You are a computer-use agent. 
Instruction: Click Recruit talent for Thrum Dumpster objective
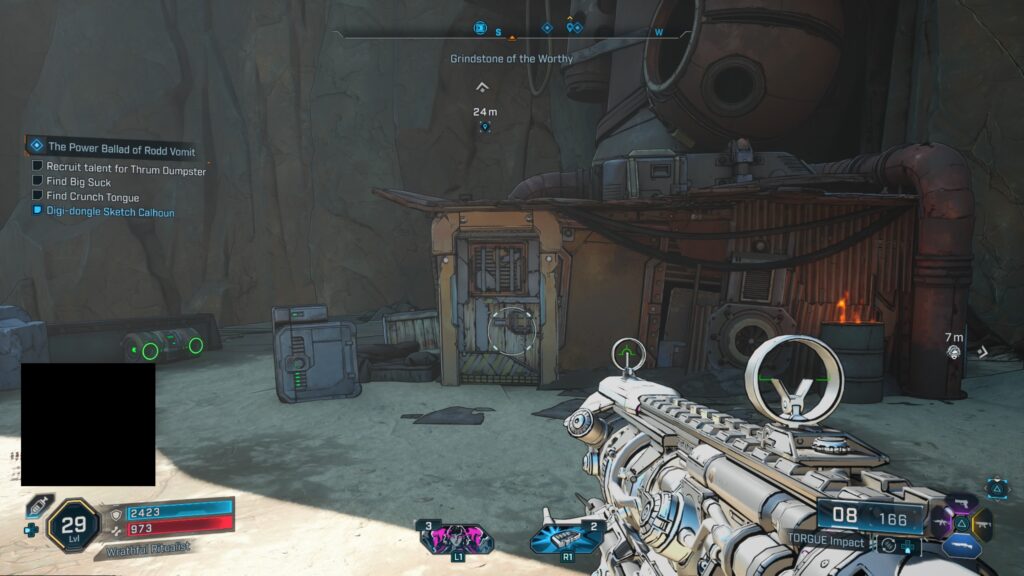point(125,170)
